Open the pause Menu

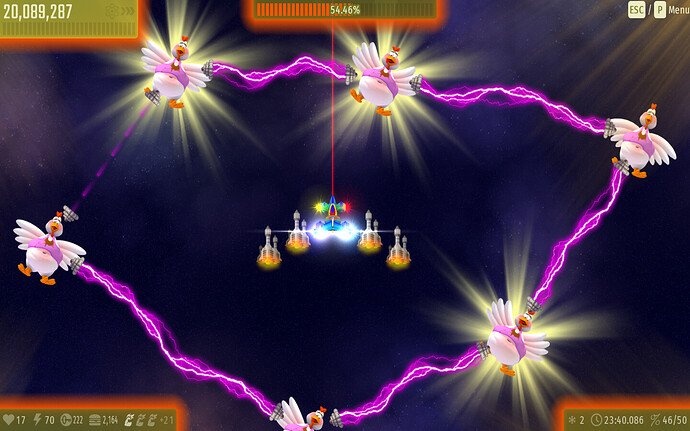(x=676, y=10)
